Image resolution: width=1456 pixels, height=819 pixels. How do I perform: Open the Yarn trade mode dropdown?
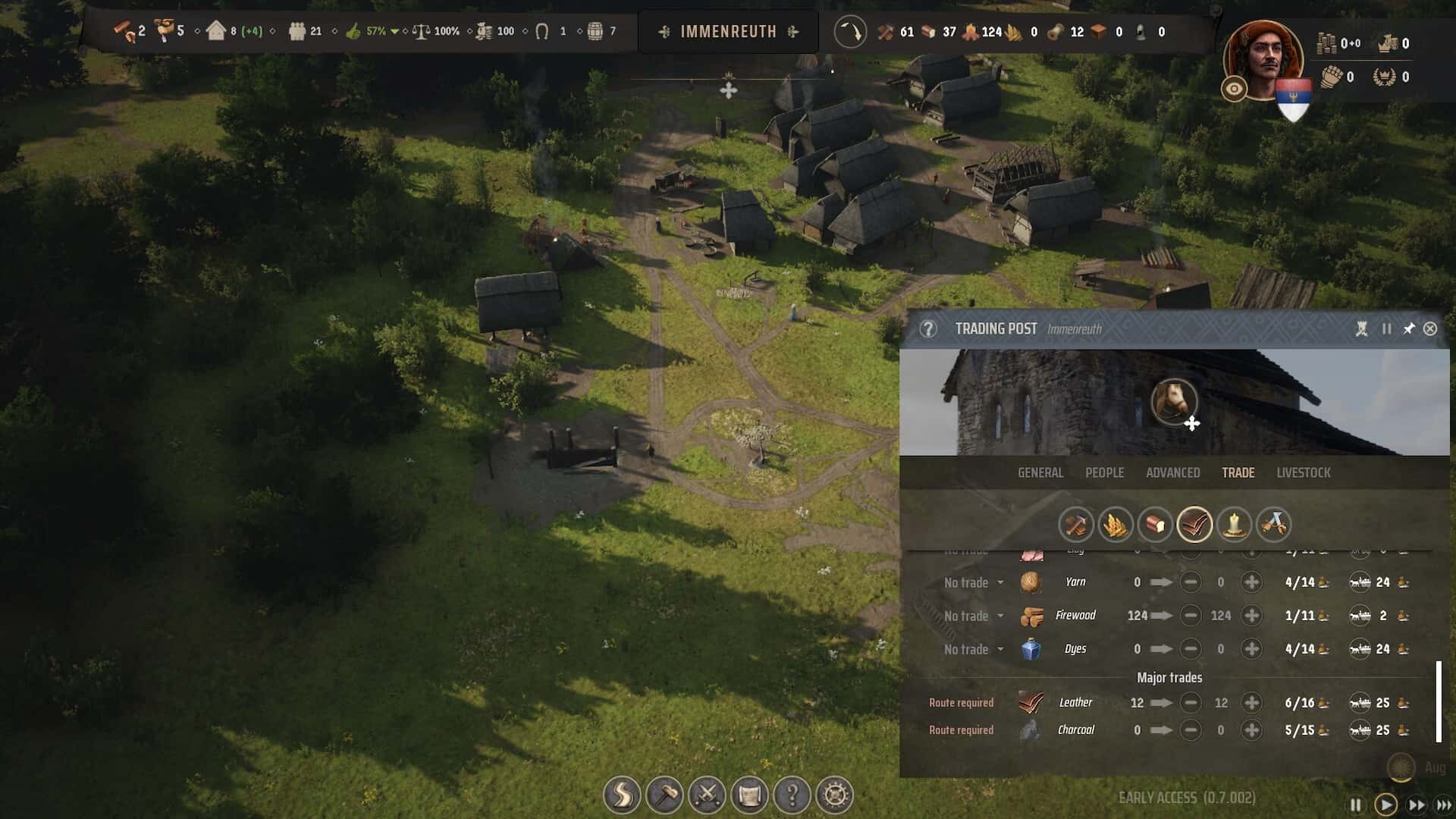tap(974, 582)
